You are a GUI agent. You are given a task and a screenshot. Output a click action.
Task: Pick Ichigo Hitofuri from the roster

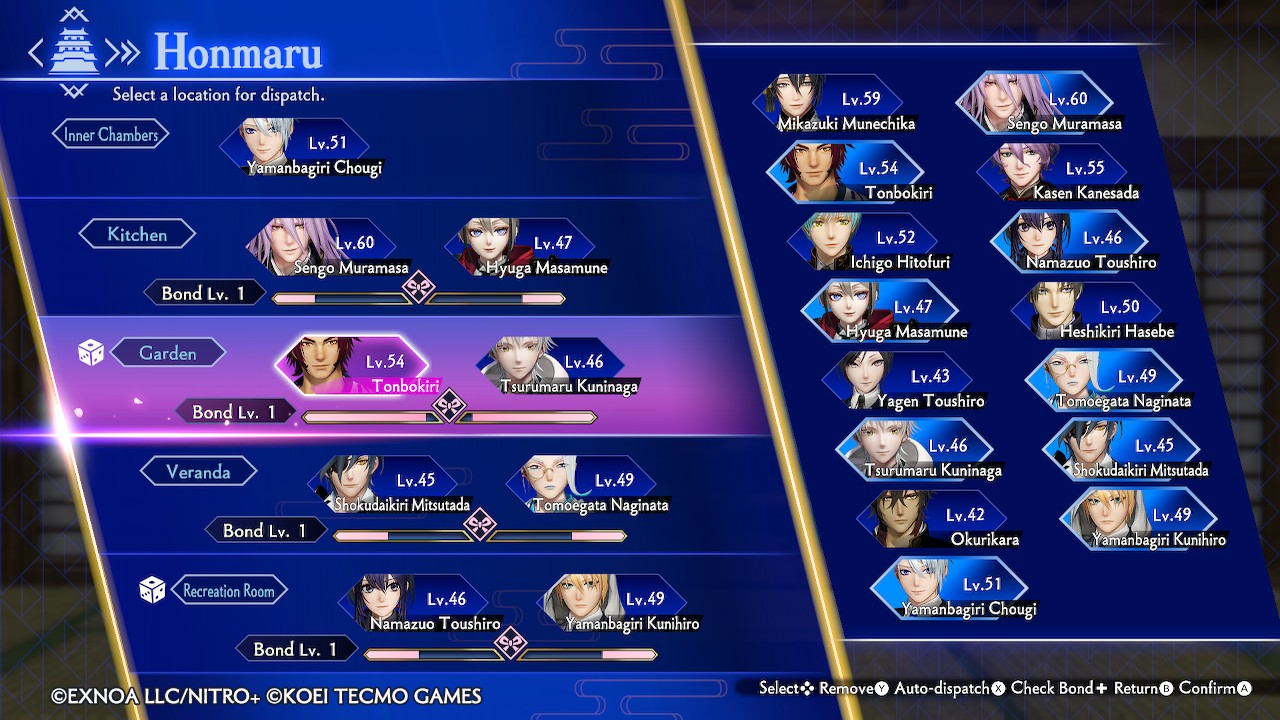tap(865, 243)
